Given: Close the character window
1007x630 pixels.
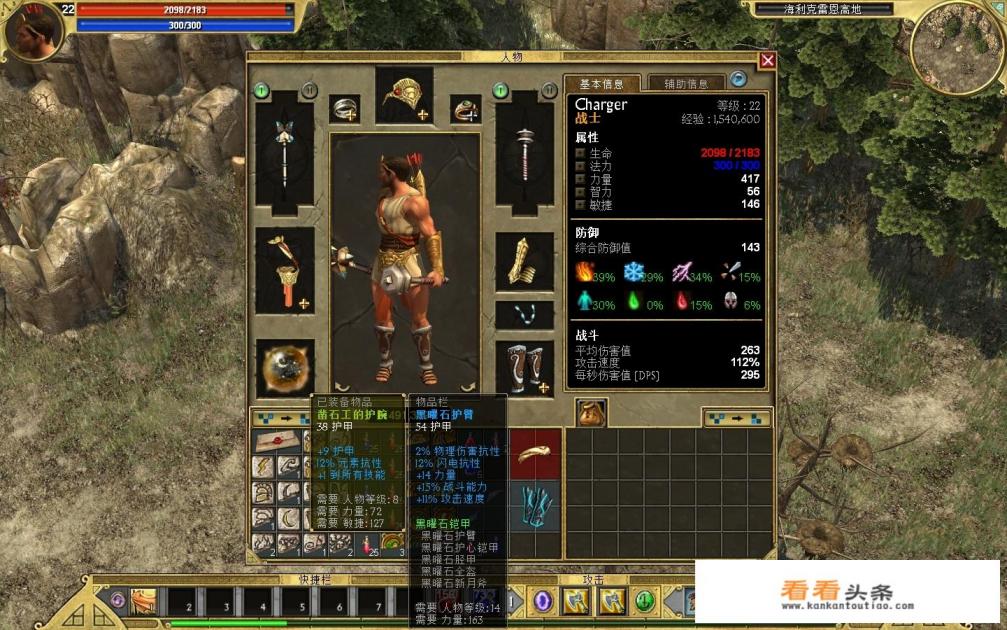Looking at the screenshot, I should tap(767, 60).
